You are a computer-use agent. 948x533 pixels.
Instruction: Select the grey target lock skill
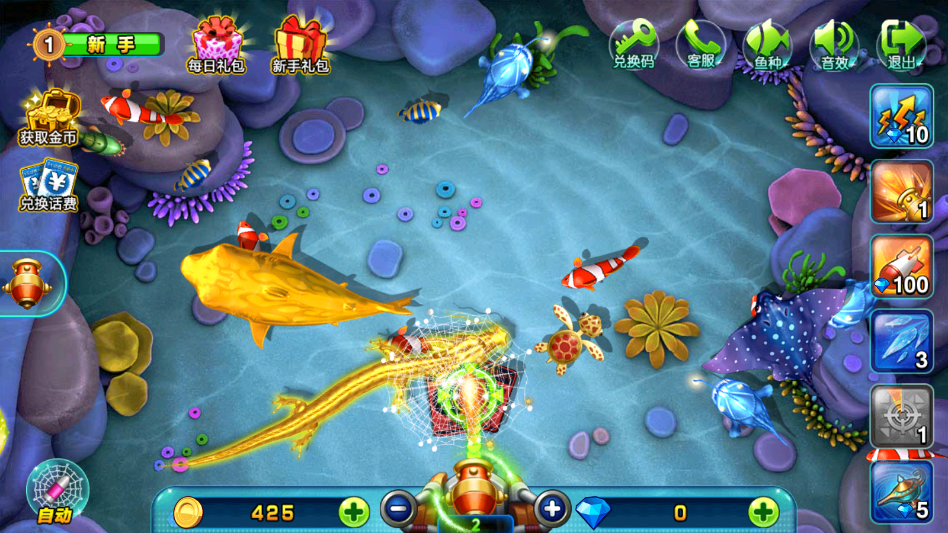pos(901,416)
